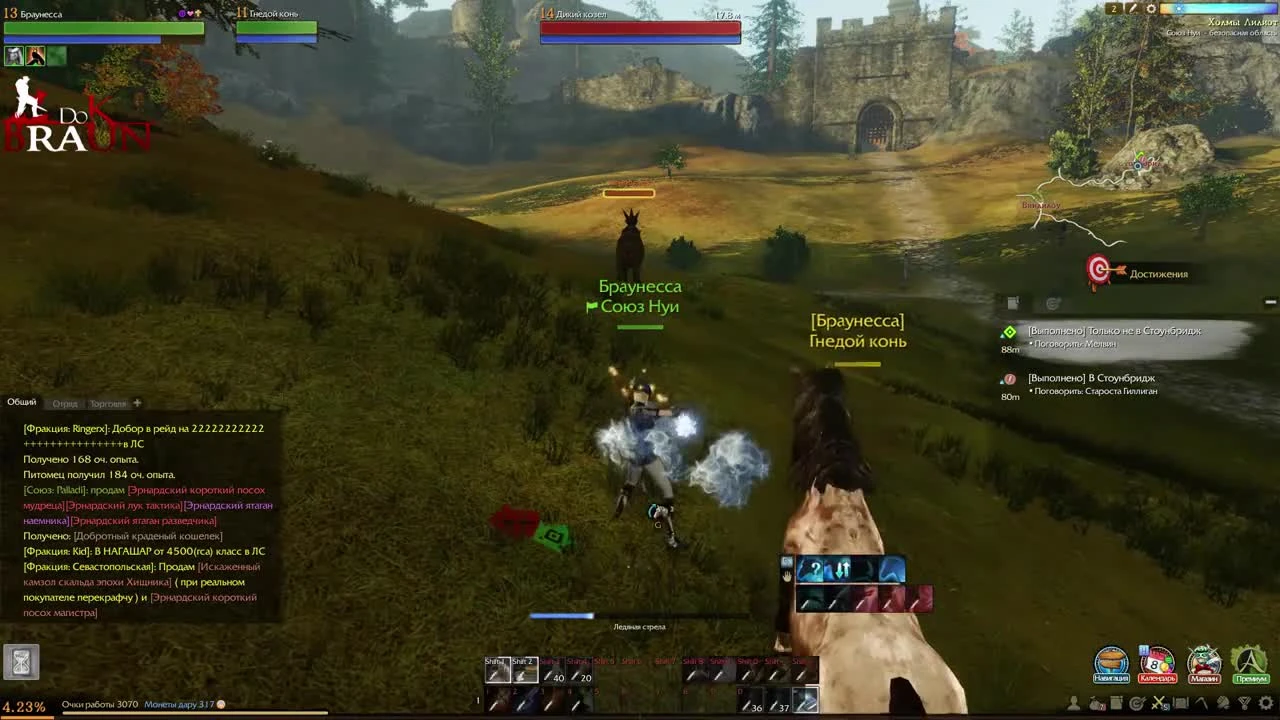Viewport: 1280px width, 720px height.
Task: Open the quest journal target icon
Action: (x=1137, y=704)
